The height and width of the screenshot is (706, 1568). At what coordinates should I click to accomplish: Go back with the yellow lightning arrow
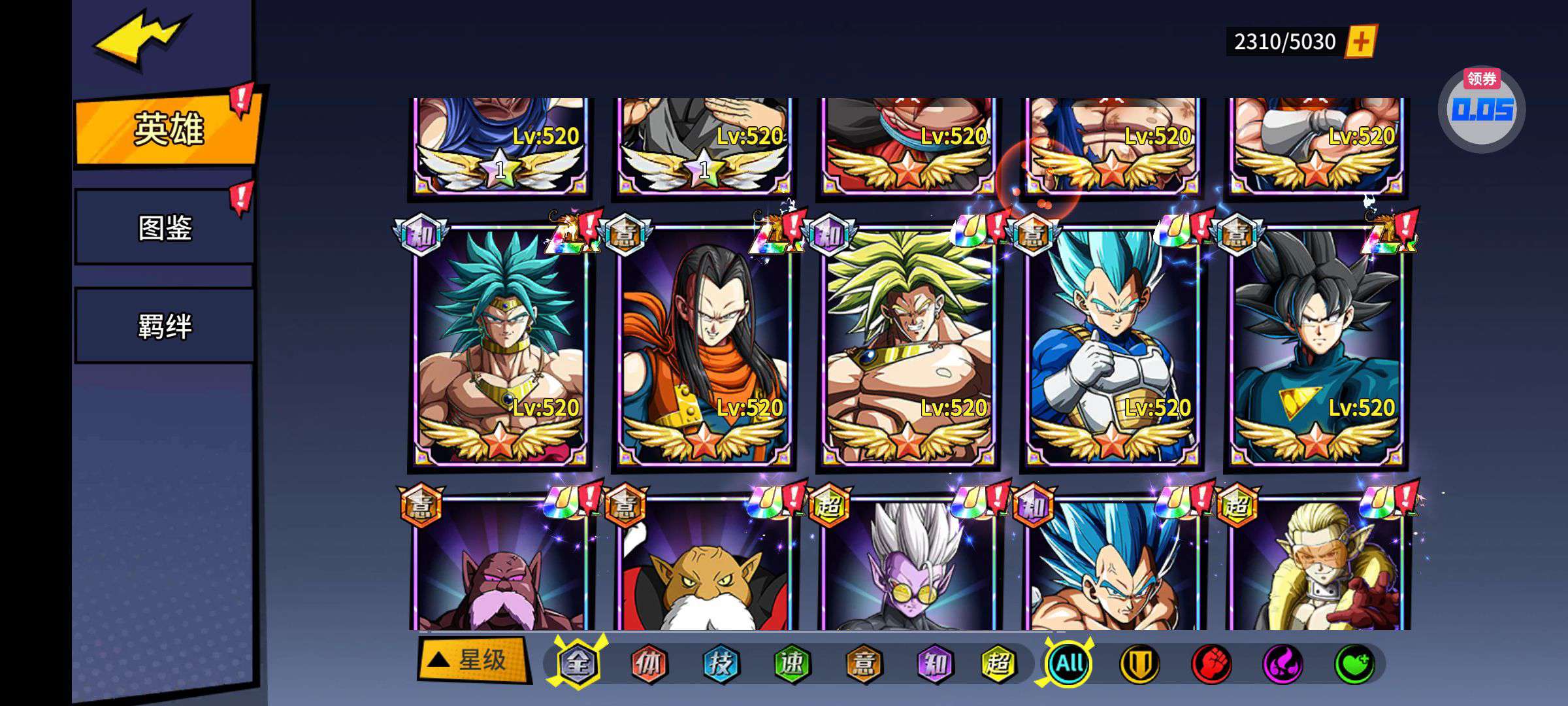140,39
